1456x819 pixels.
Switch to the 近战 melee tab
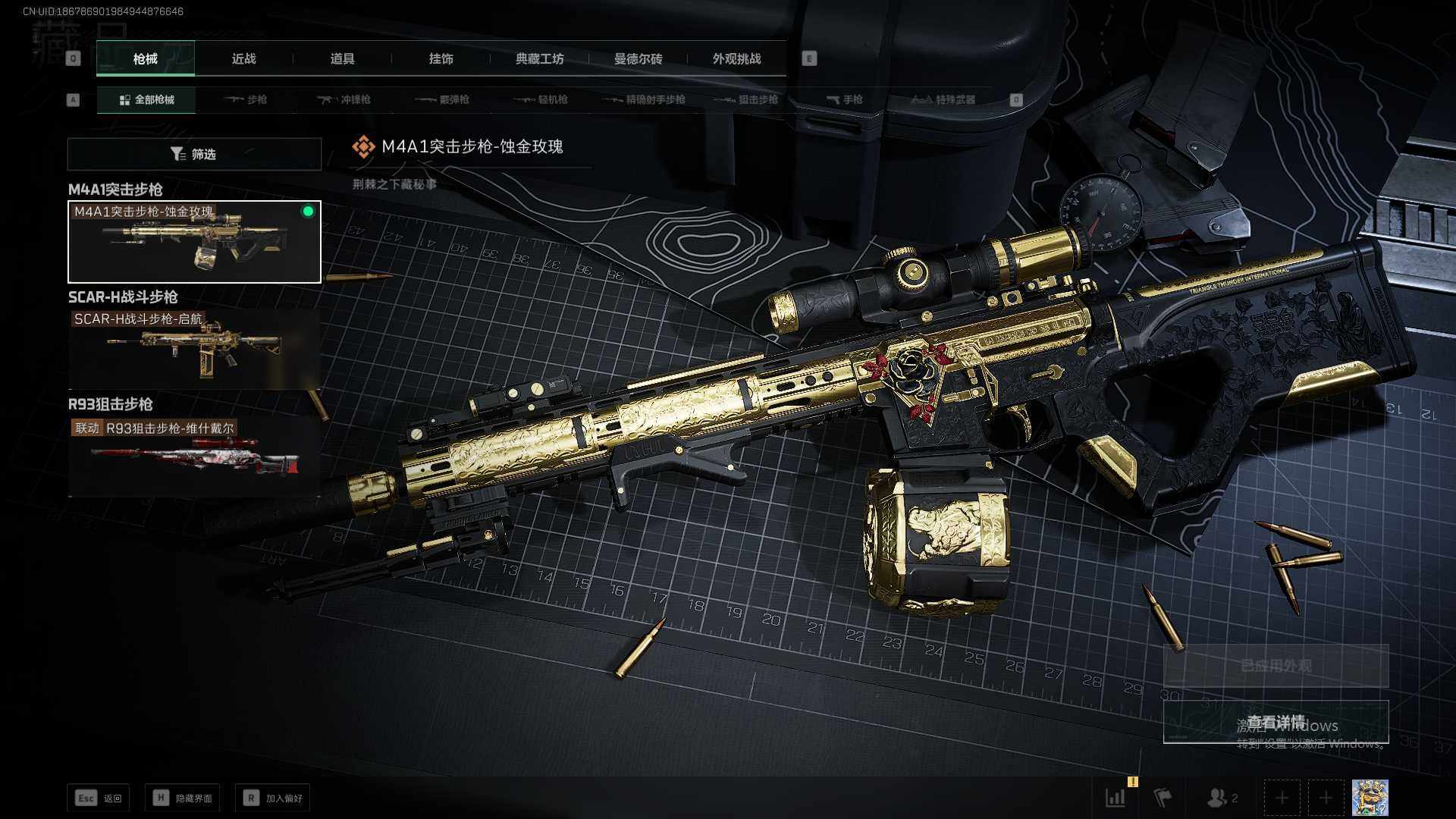243,58
